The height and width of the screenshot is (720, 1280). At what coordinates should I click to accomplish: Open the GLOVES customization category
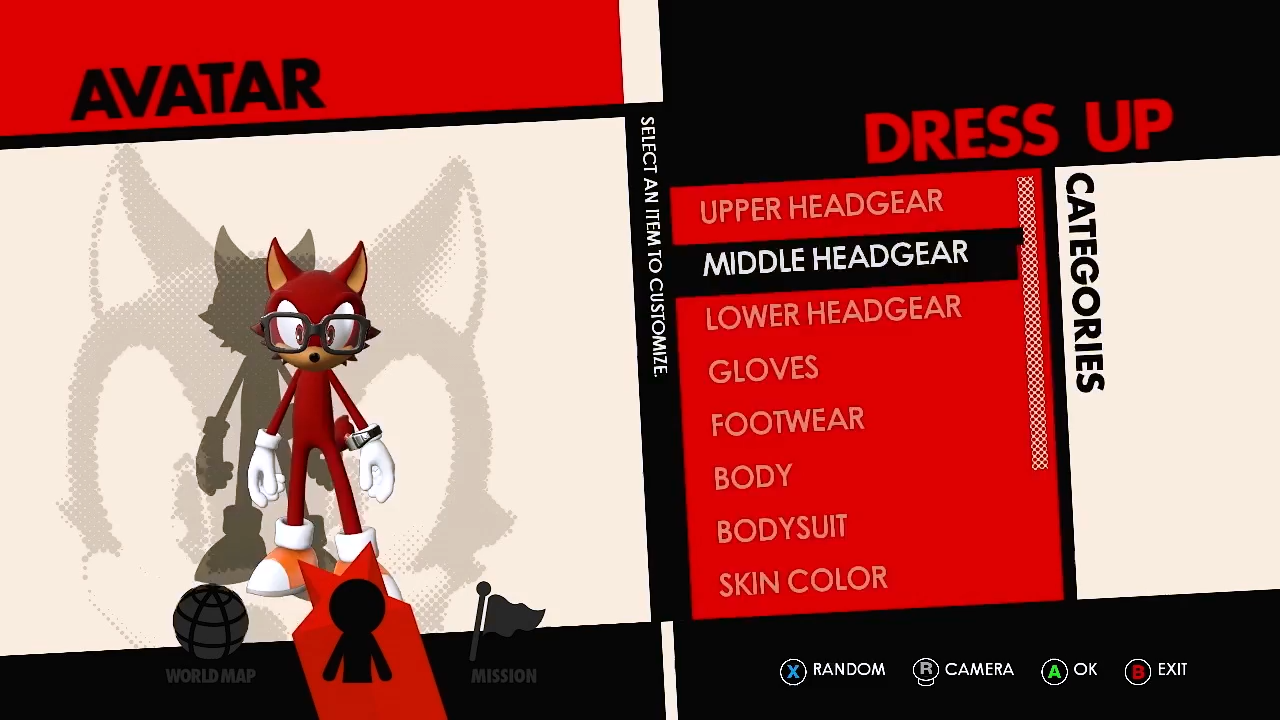(x=763, y=369)
